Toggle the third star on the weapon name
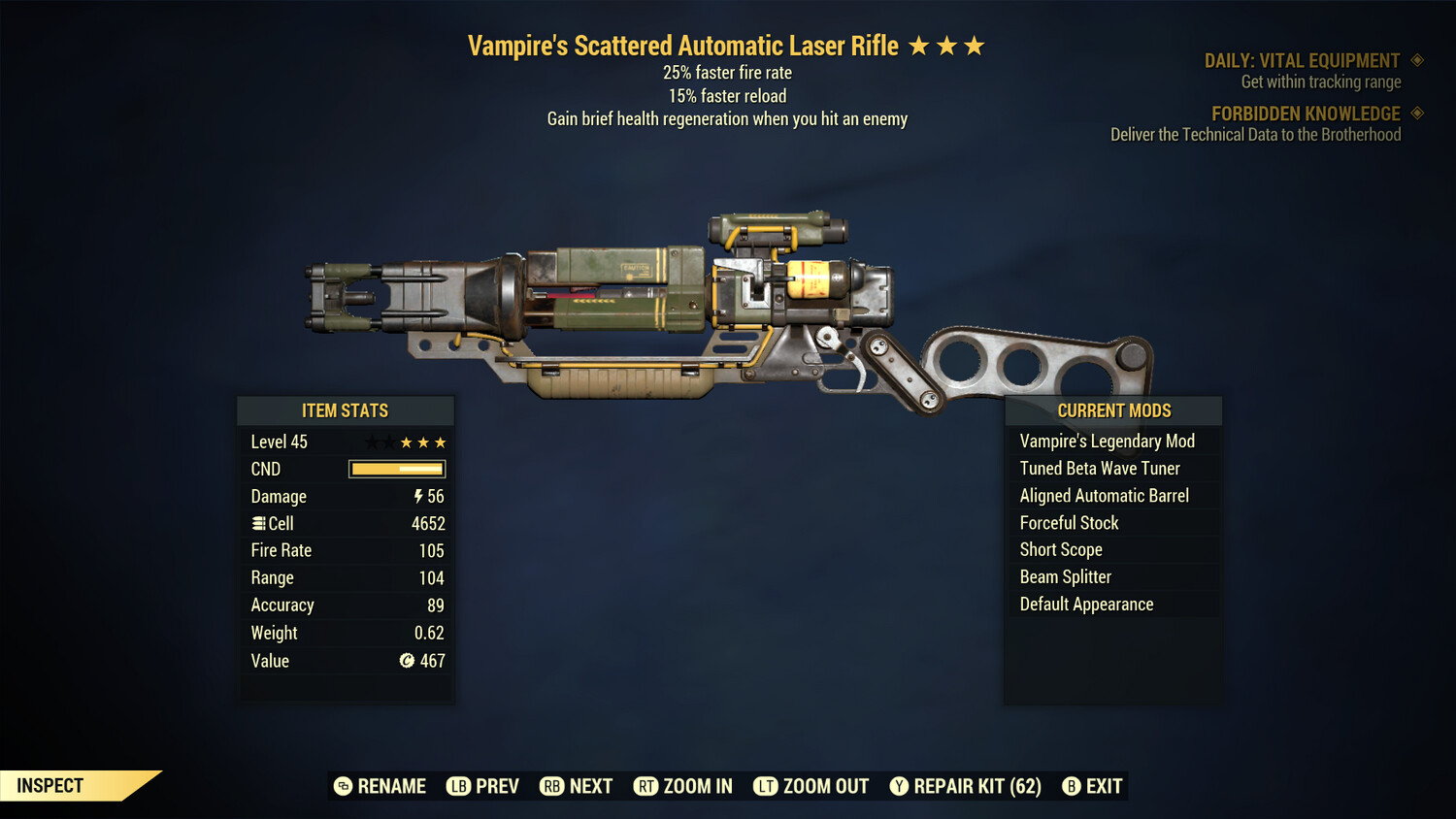1456x819 pixels. [975, 44]
